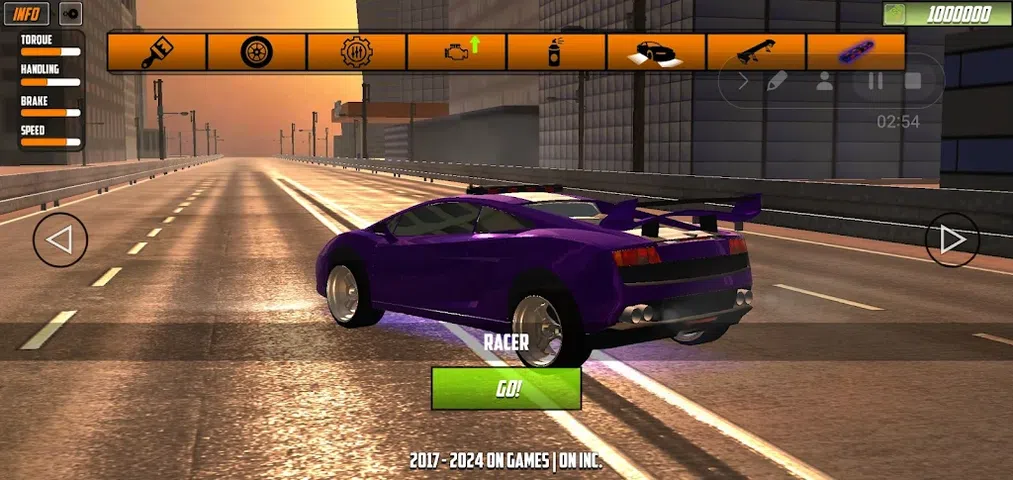Open the gear tuning settings category
Image resolution: width=1013 pixels, height=480 pixels.
pyautogui.click(x=356, y=52)
